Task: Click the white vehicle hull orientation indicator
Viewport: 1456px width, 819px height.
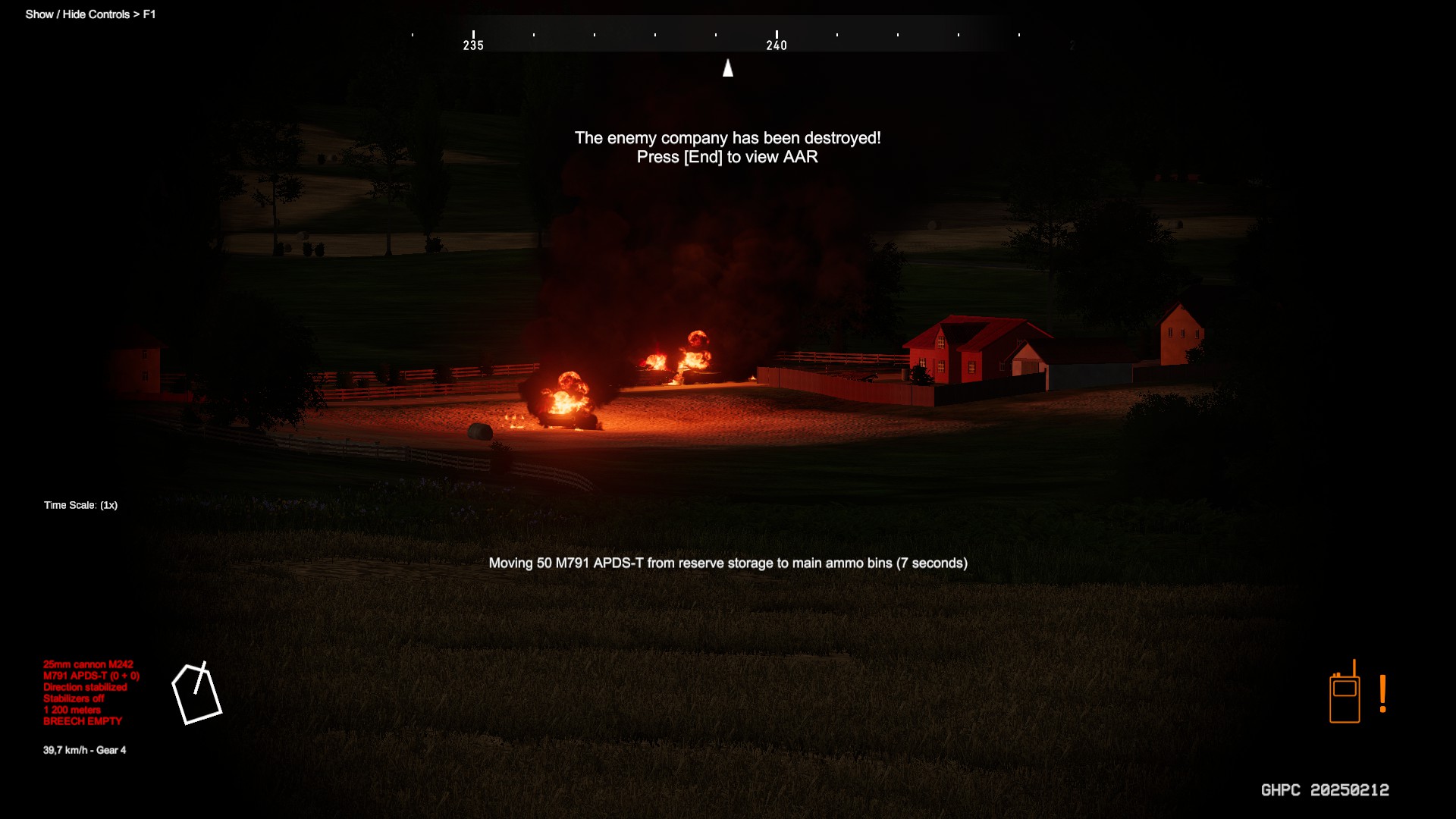Action: click(x=196, y=694)
